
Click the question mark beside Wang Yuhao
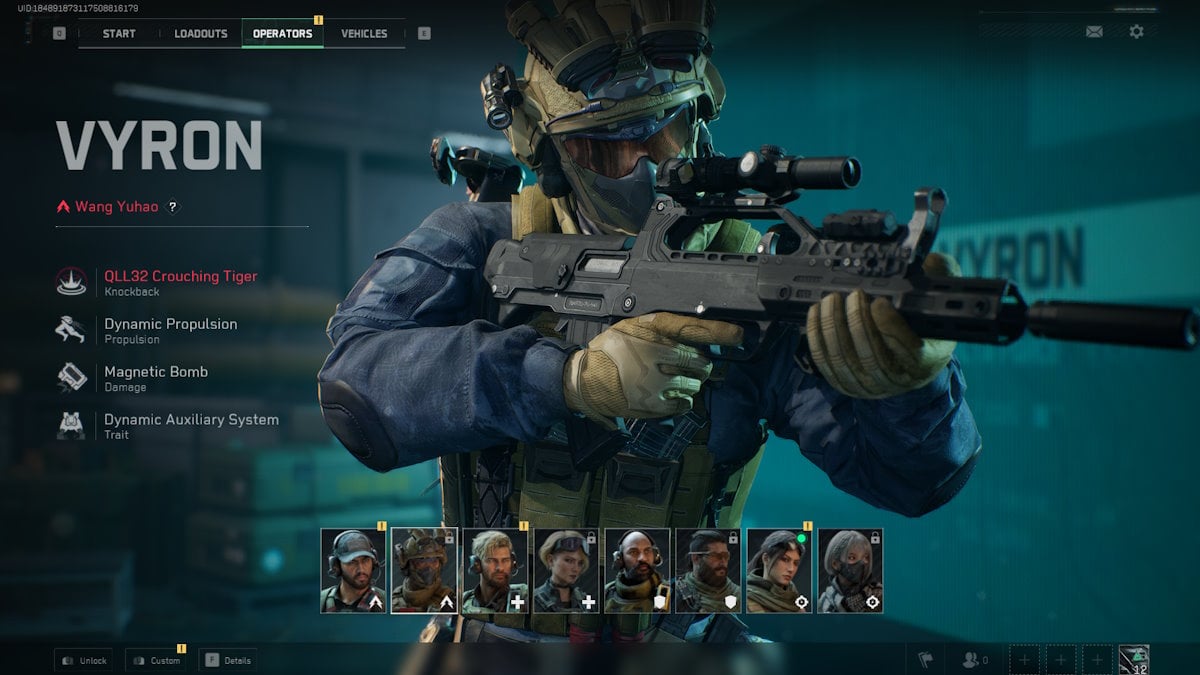172,207
